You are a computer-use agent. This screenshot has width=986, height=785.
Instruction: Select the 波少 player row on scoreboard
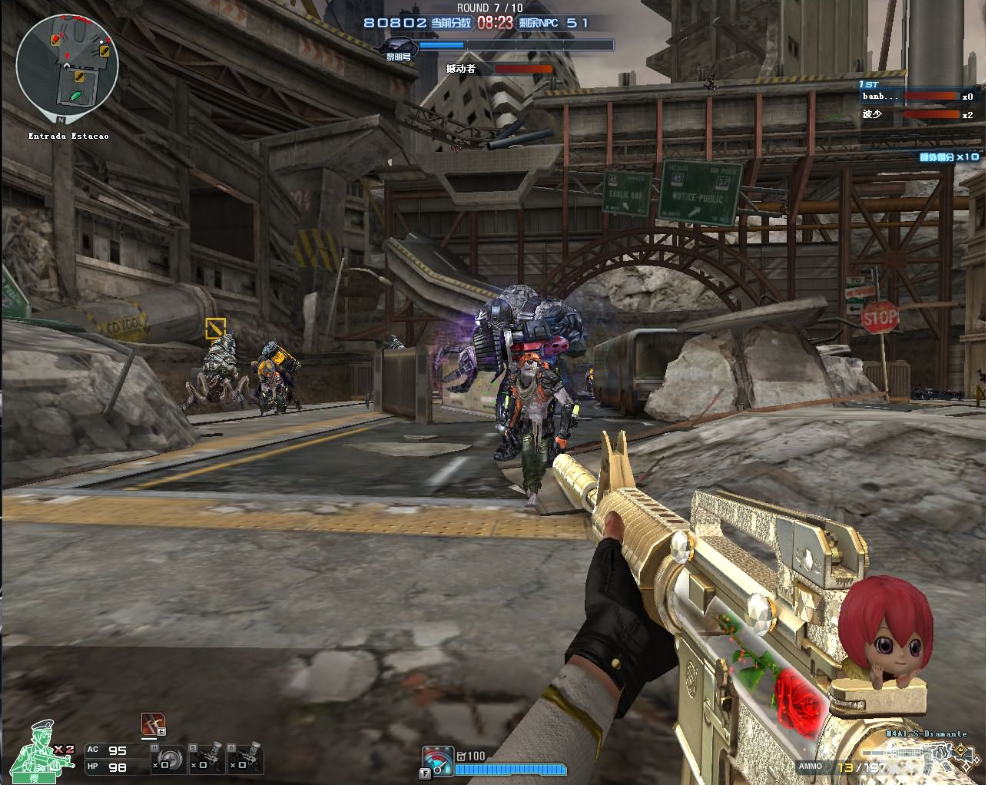pyautogui.click(x=917, y=115)
